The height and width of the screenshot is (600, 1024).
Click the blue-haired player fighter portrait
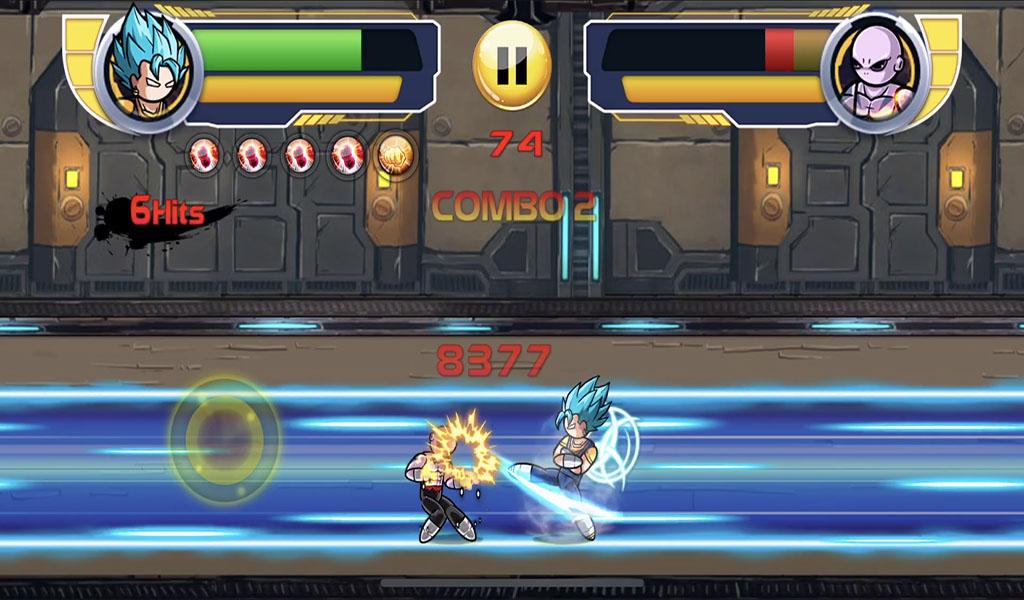coord(149,68)
